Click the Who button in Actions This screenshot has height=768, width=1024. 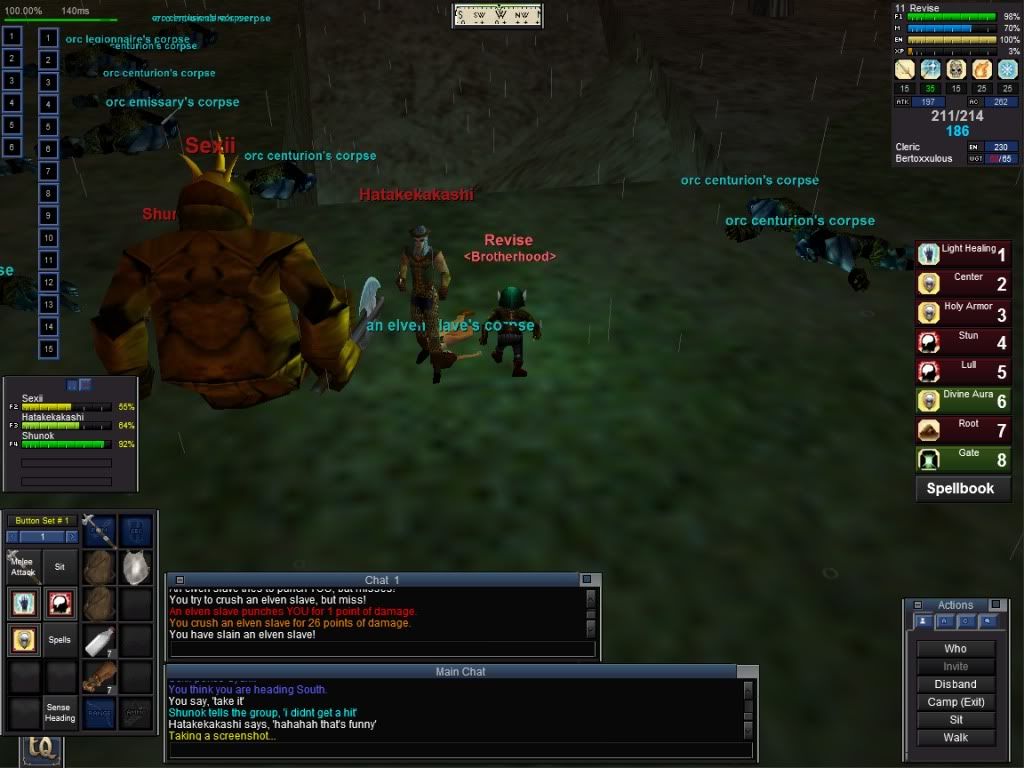click(x=955, y=649)
